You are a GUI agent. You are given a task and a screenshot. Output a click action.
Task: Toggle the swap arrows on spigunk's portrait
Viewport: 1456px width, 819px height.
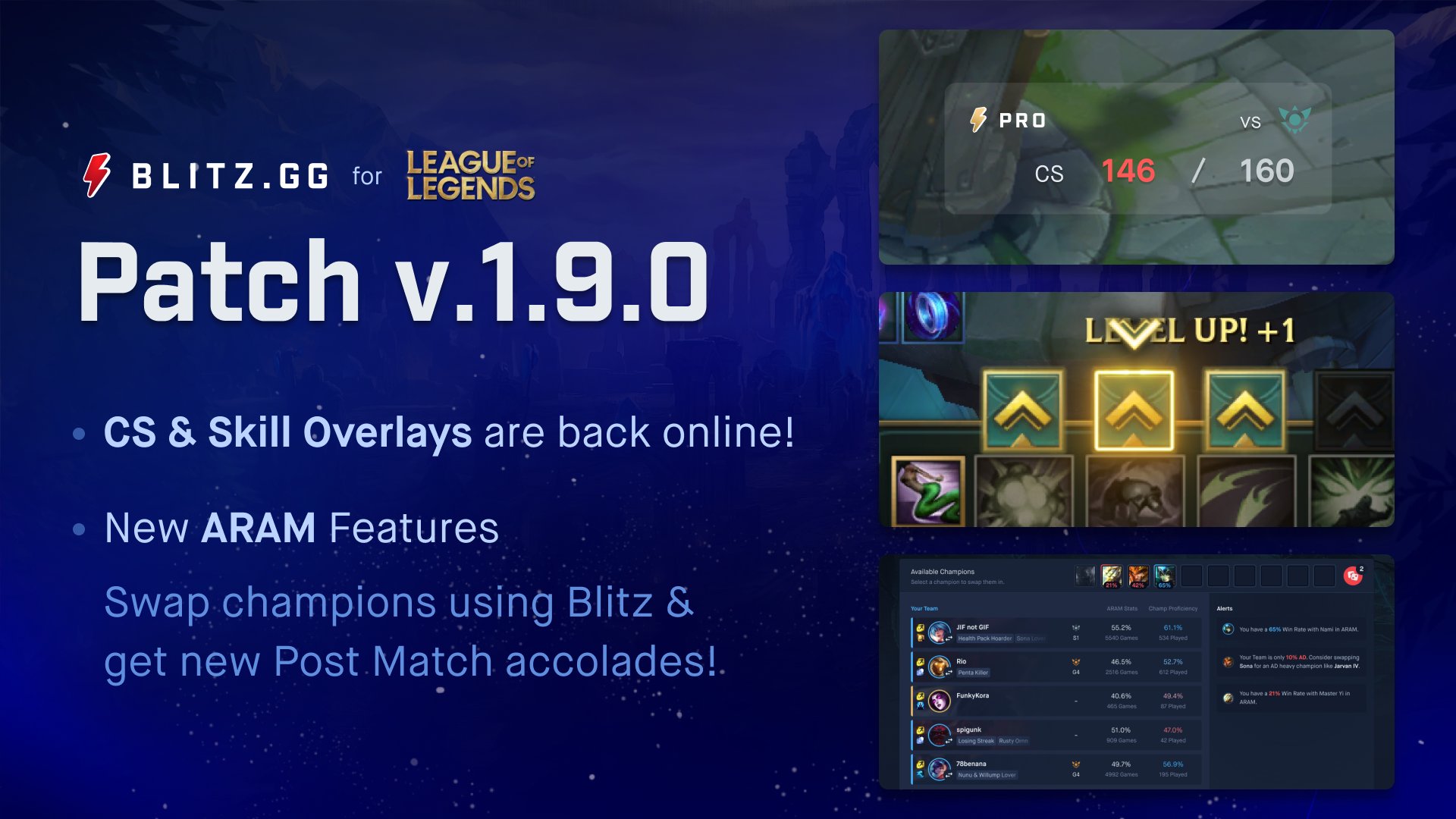(948, 742)
